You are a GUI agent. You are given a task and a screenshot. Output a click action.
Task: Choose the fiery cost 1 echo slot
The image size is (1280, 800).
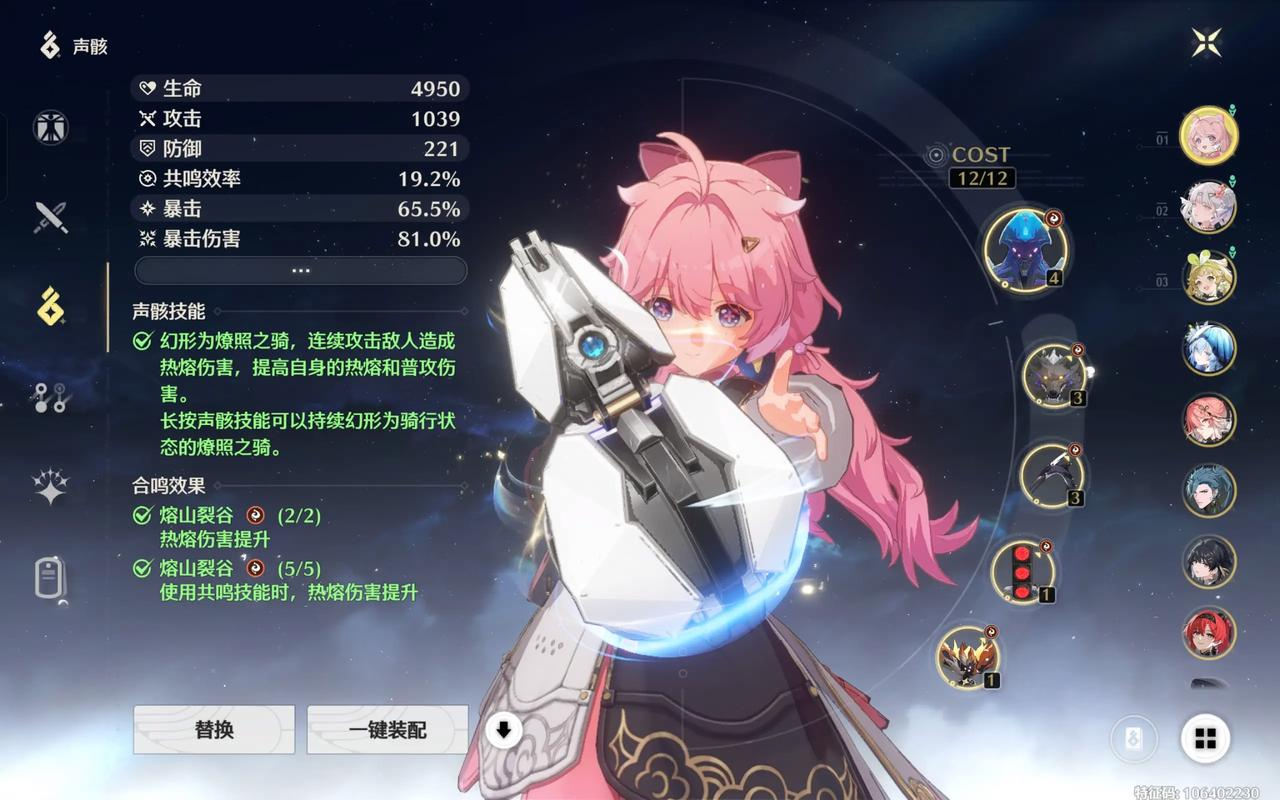click(968, 657)
